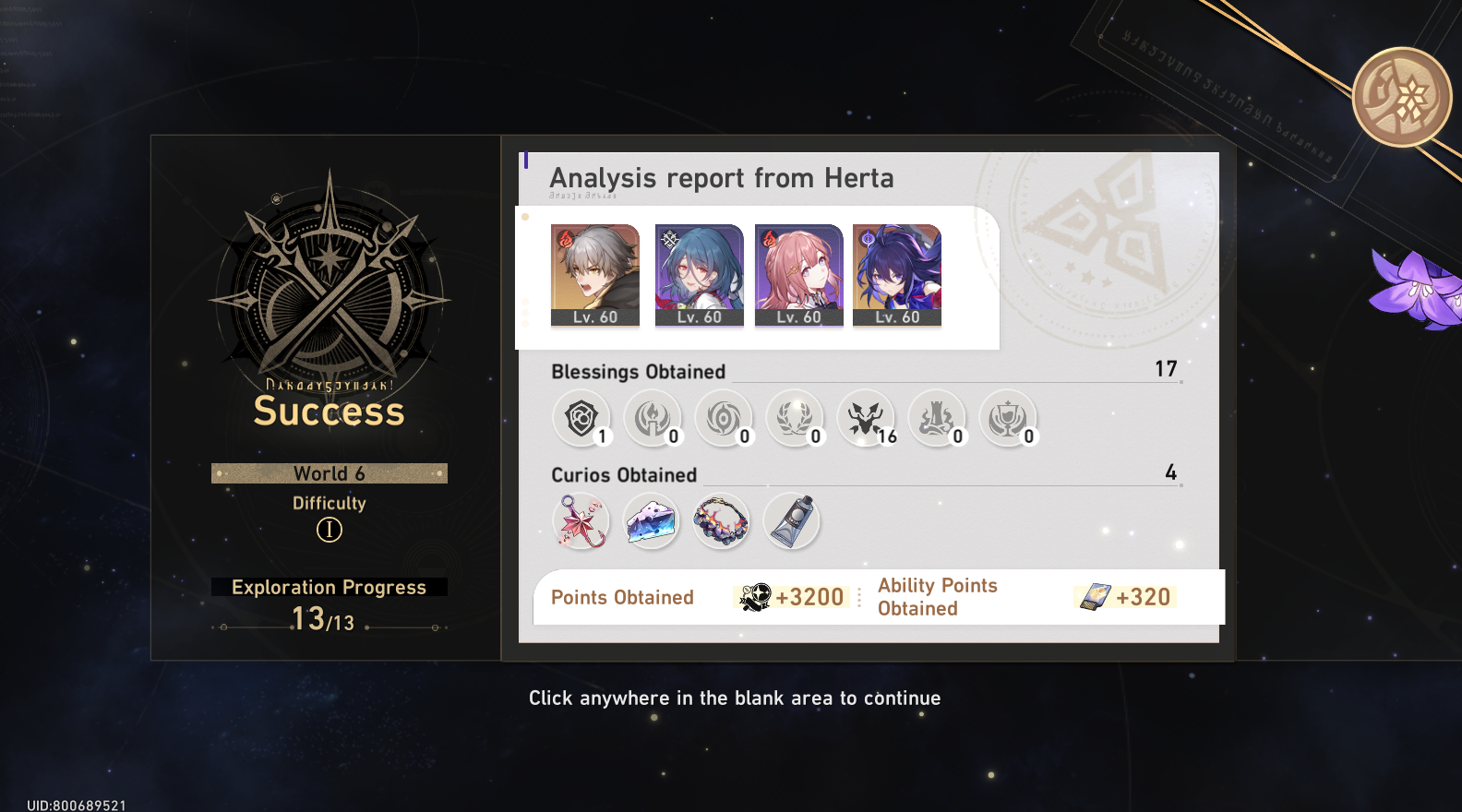Select the Preservation shield blessing icon
Screen dimensions: 1462x812
(x=581, y=419)
